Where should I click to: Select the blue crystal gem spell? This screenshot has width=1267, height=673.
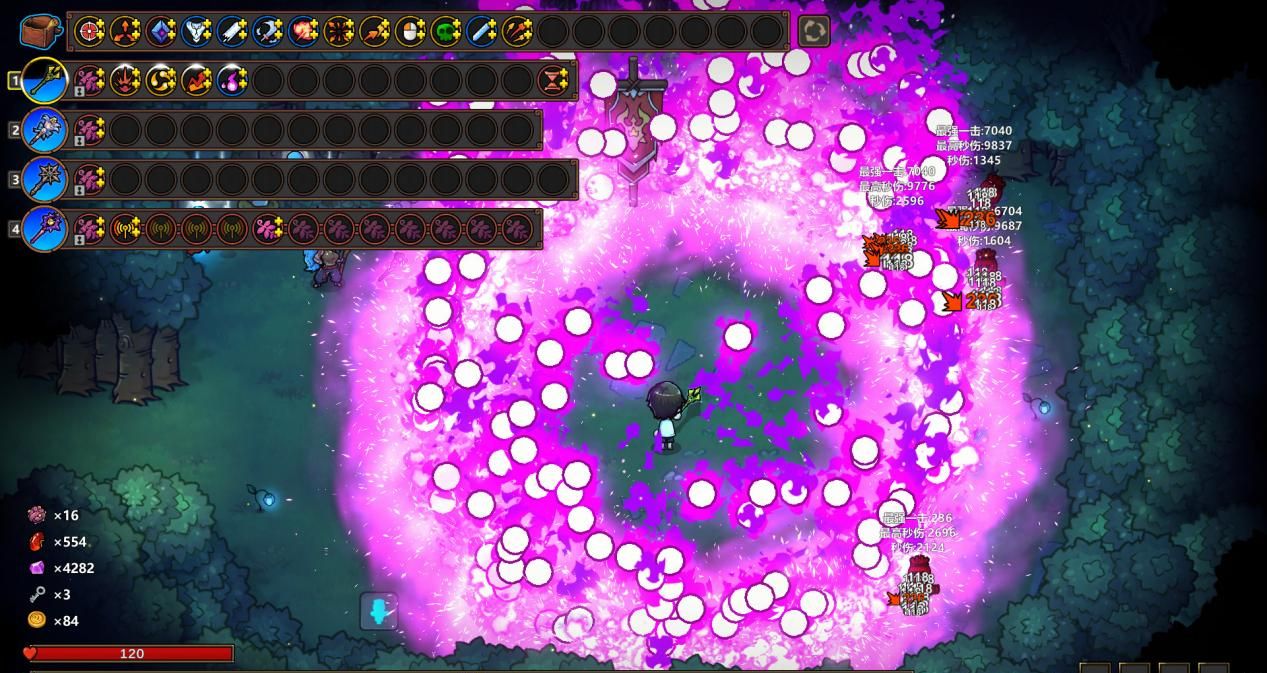tap(161, 32)
